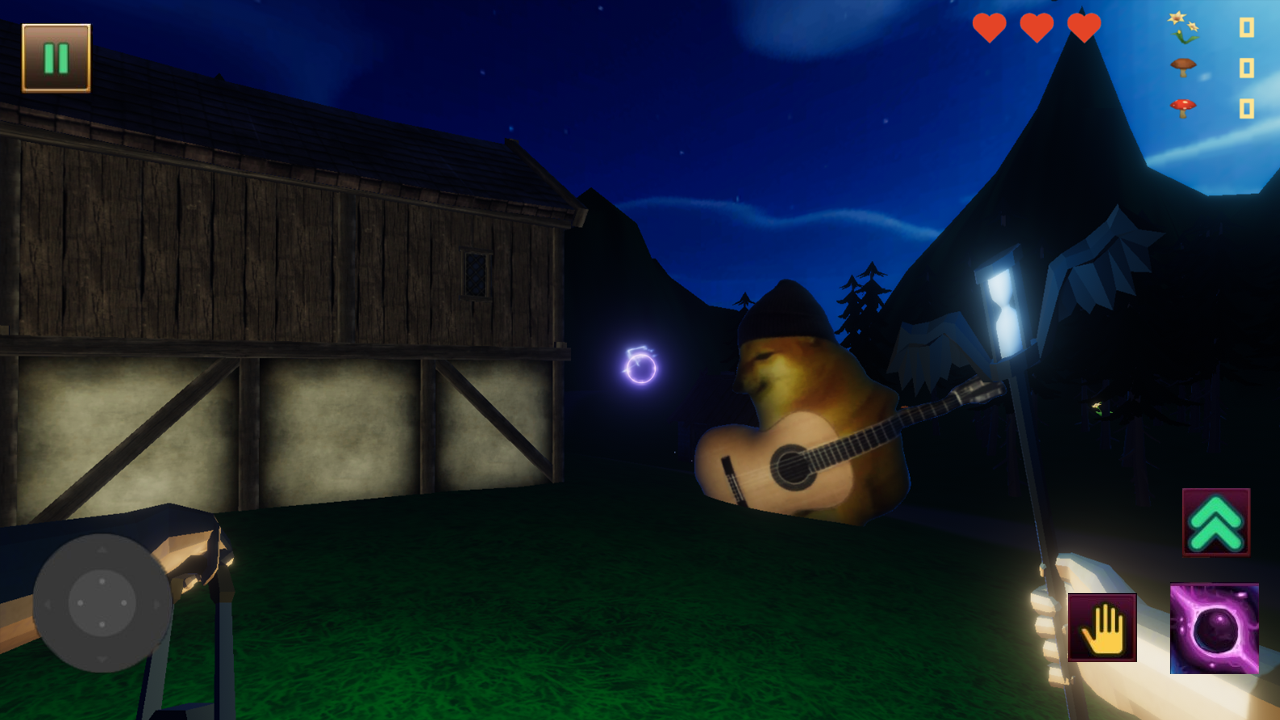This screenshot has width=1280, height=720.
Task: Activate the purple orb ability icon
Action: tap(1213, 630)
